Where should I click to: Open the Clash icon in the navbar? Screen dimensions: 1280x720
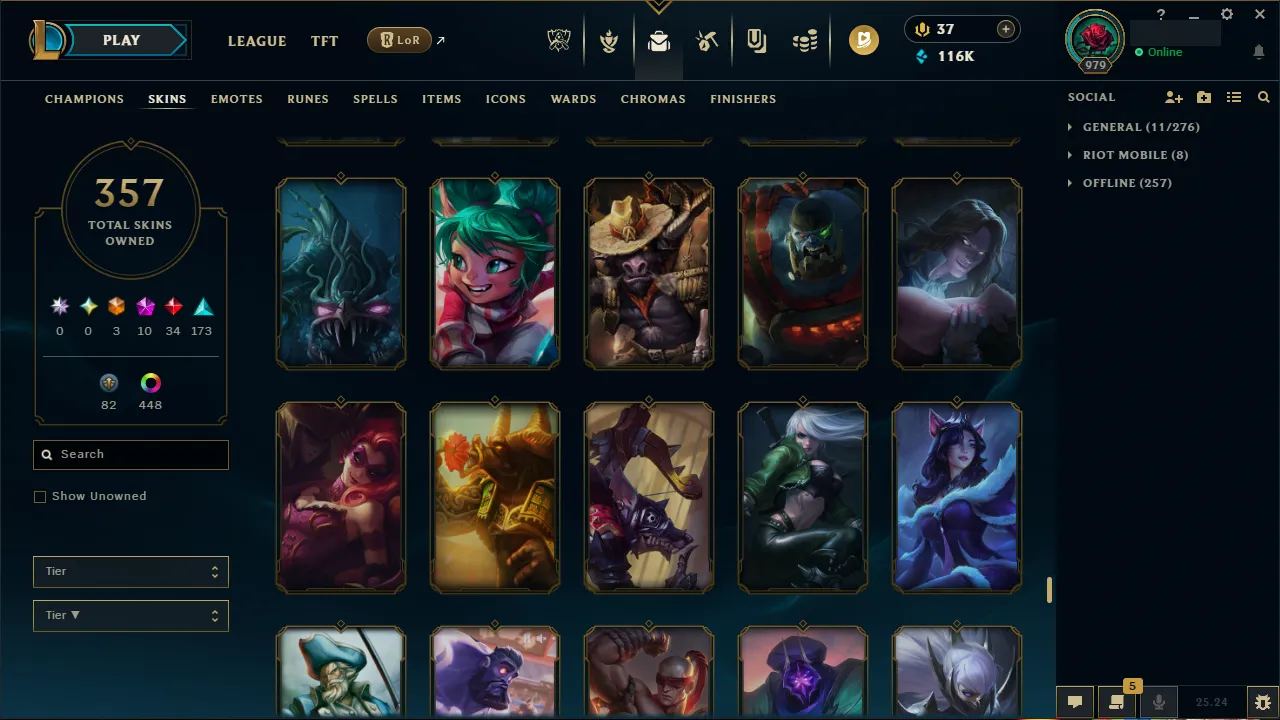tap(609, 41)
